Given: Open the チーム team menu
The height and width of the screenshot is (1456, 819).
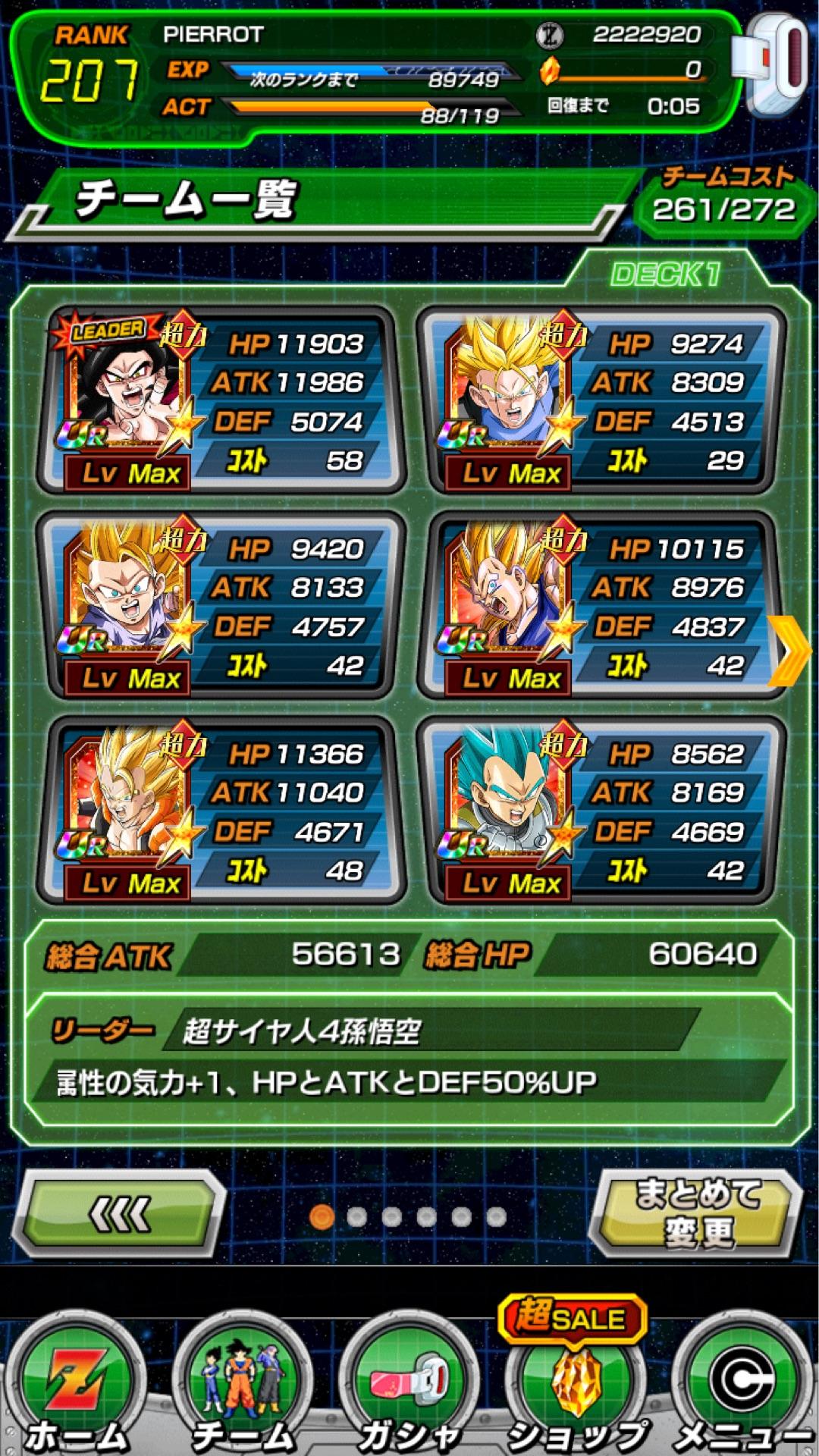Looking at the screenshot, I should (x=243, y=1386).
